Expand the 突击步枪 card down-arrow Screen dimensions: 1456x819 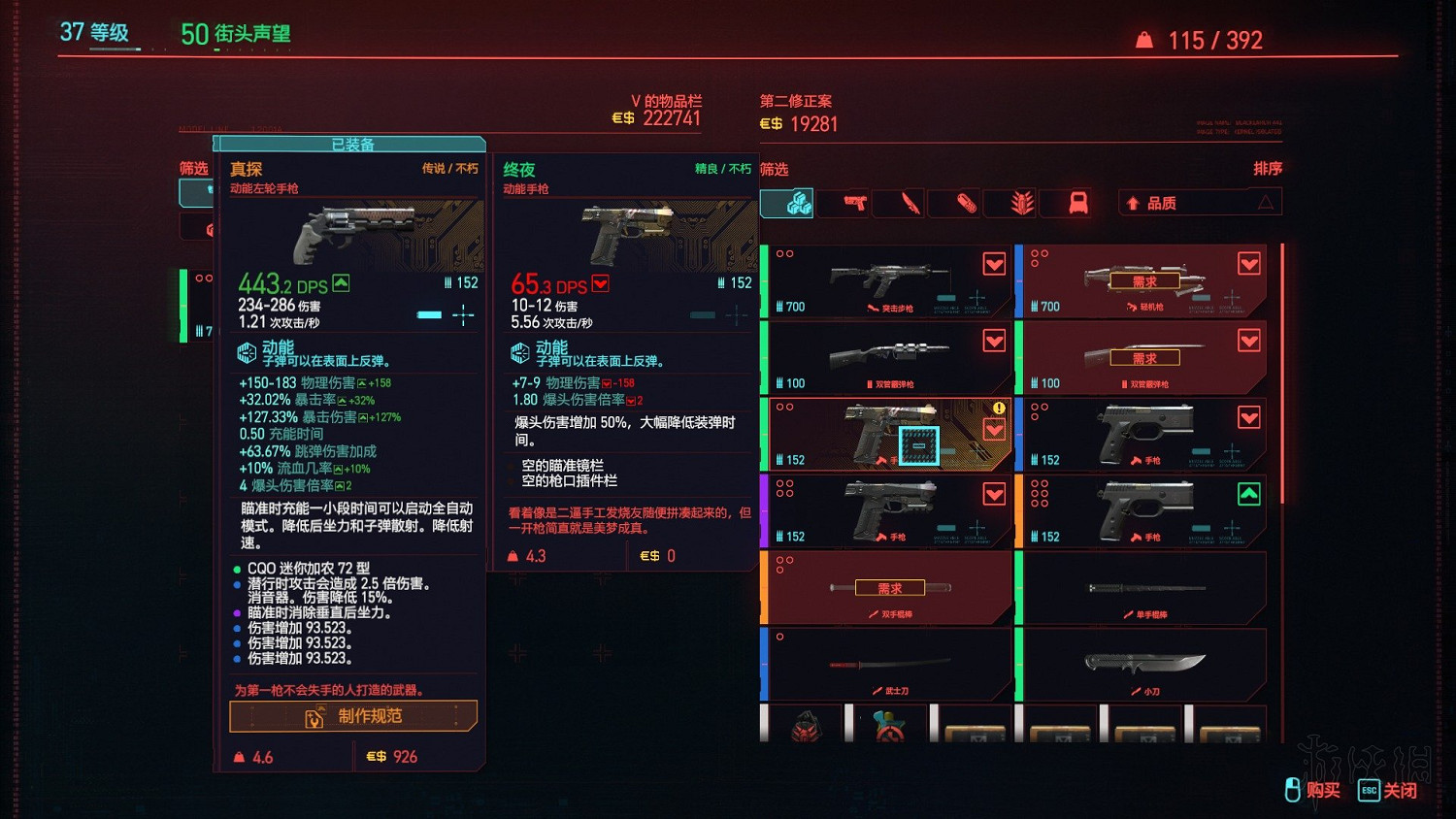pos(993,263)
